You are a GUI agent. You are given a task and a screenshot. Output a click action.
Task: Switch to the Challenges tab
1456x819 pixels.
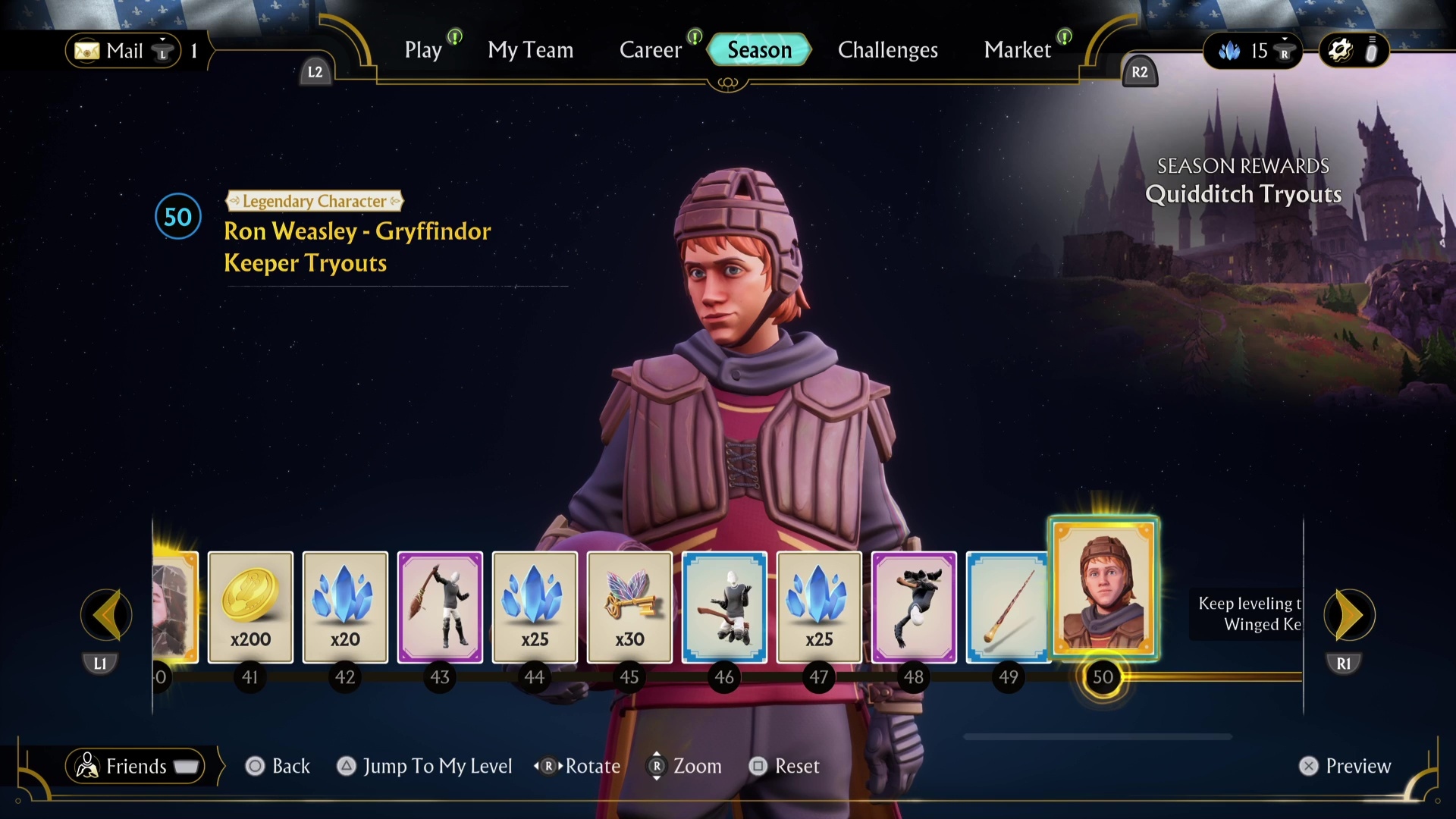887,50
